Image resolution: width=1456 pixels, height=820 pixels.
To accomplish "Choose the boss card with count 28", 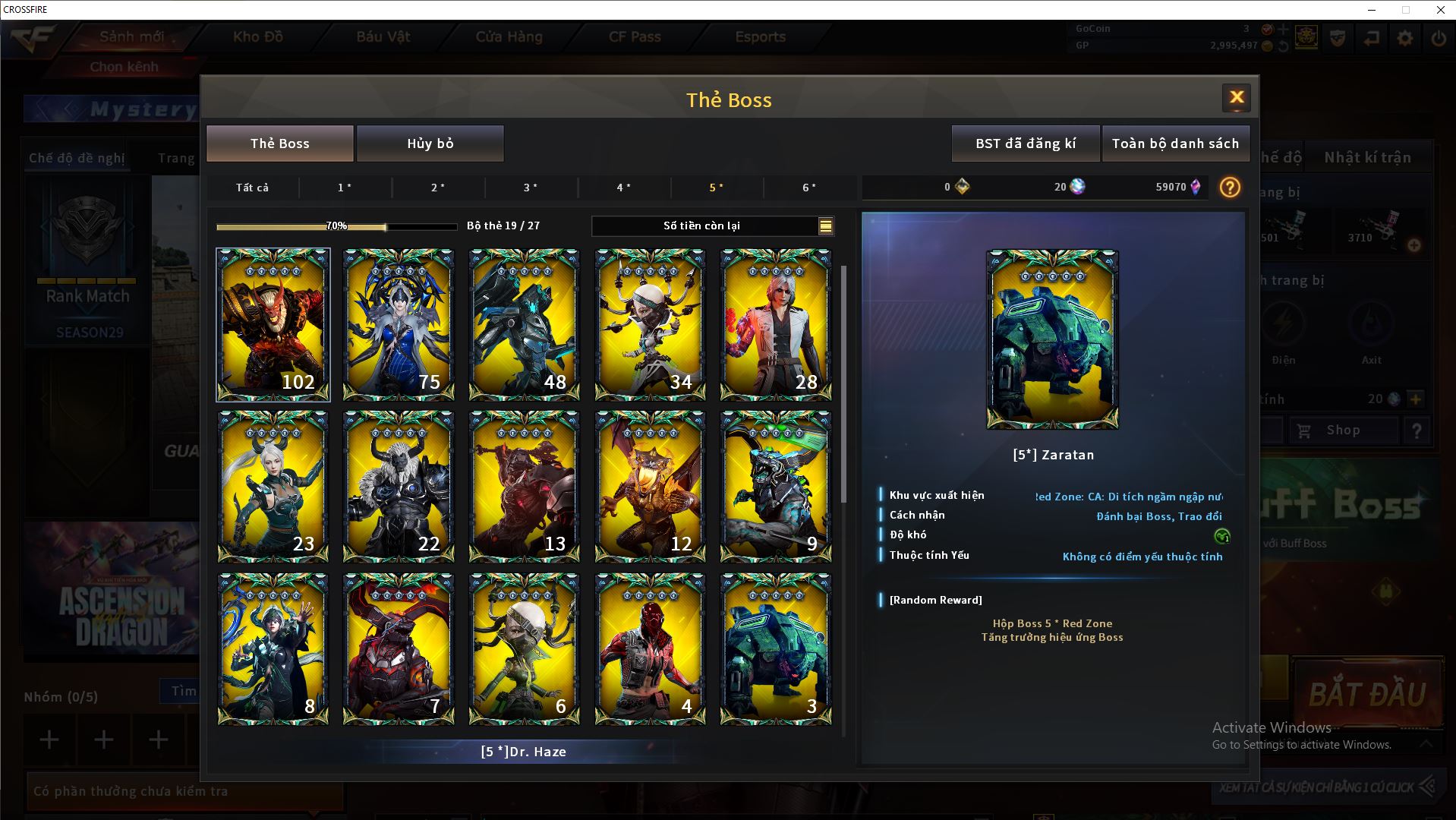I will click(775, 324).
